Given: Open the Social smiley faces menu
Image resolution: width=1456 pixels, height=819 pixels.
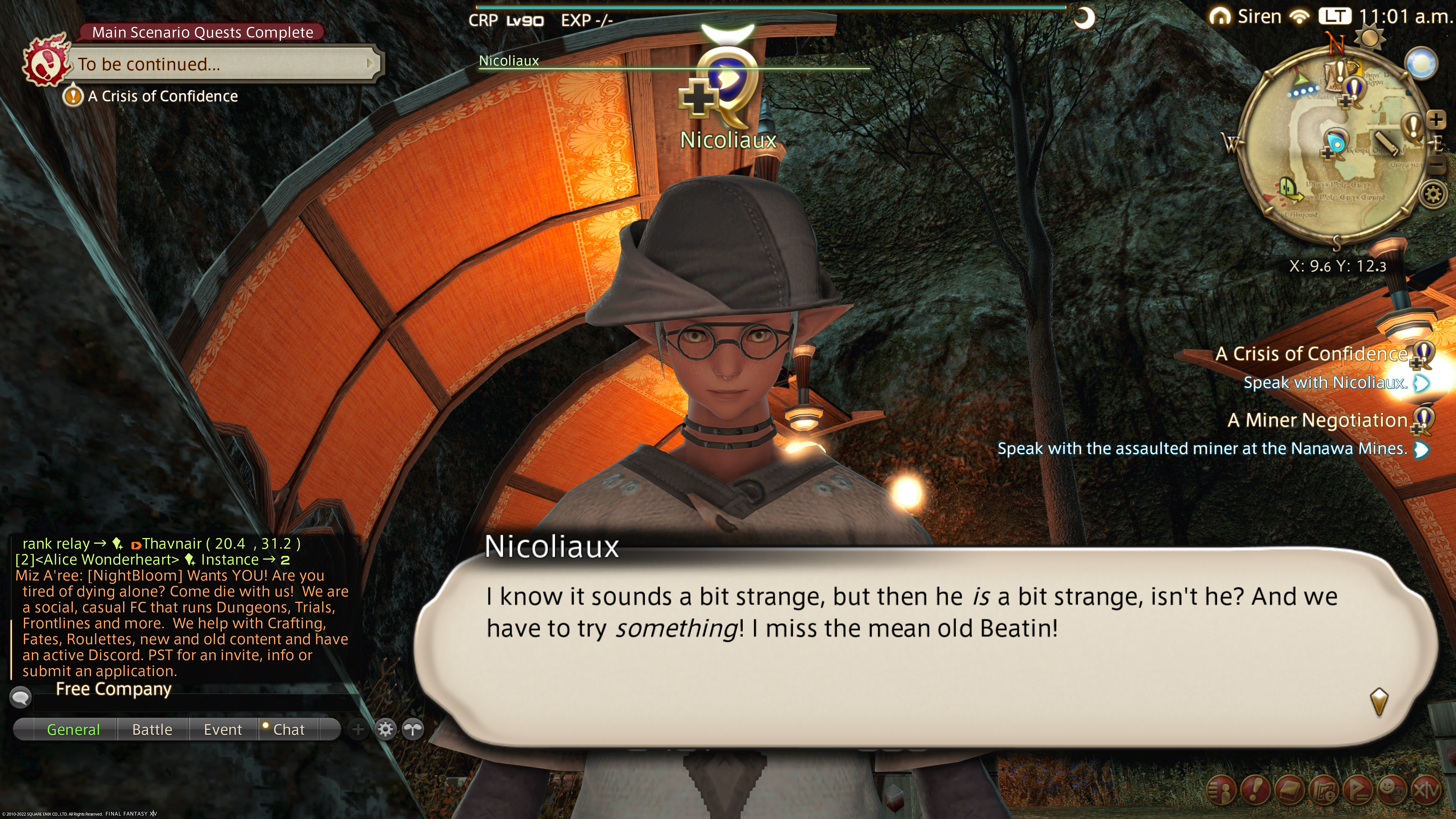Looking at the screenshot, I should click(1392, 790).
